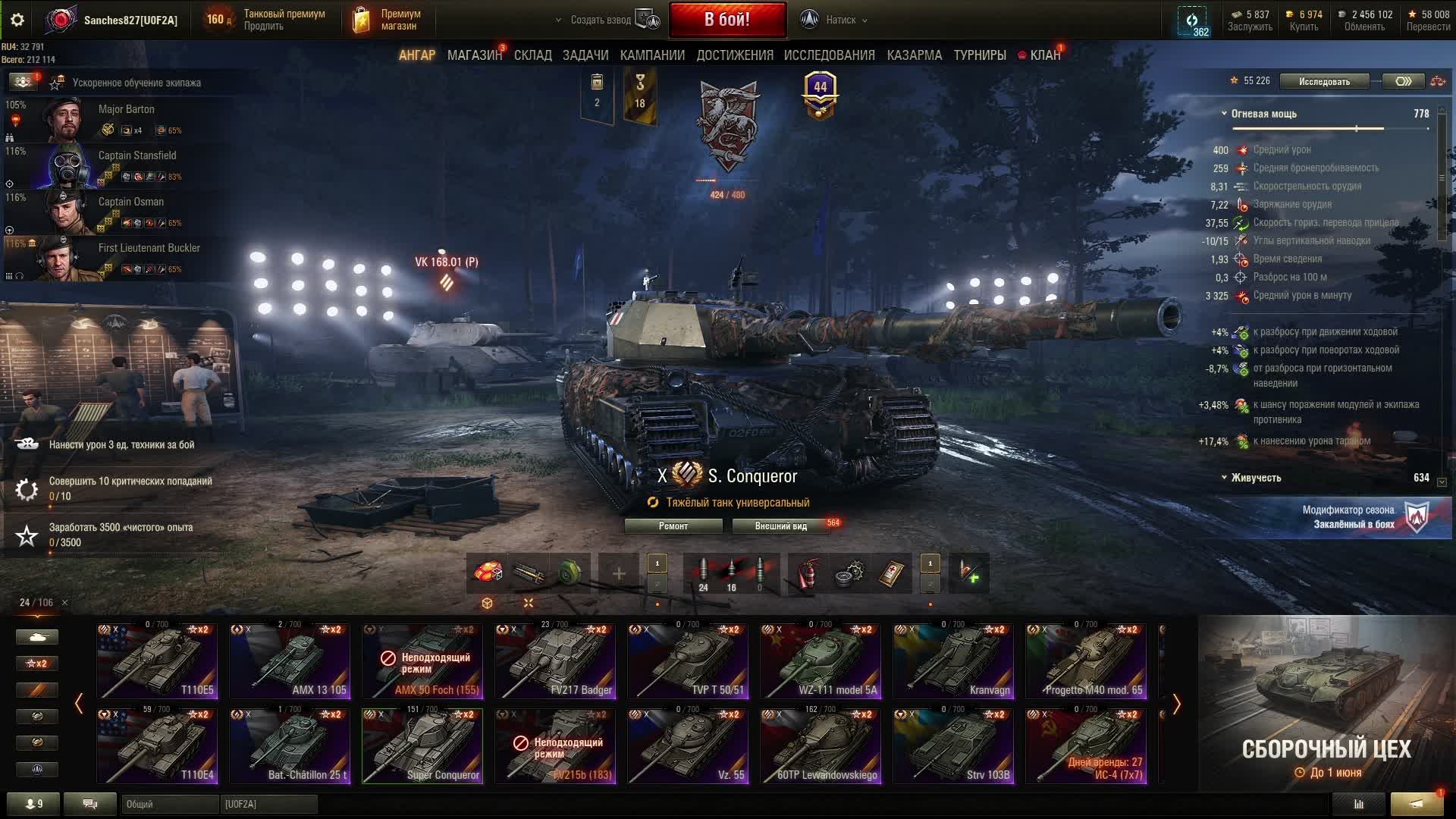Show the КЛАН section
The image size is (1456, 819).
1044,55
